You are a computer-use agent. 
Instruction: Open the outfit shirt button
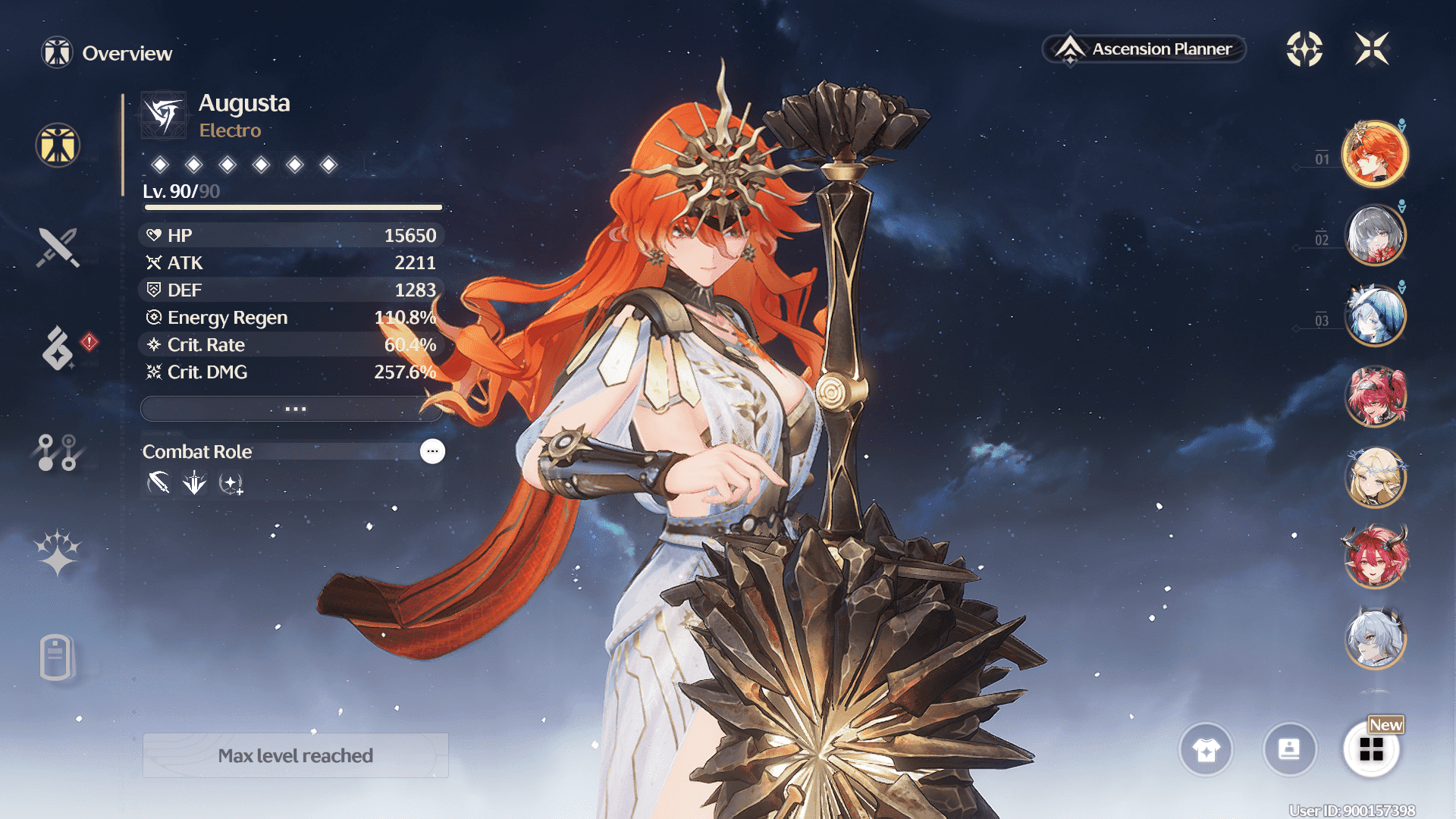[x=1206, y=750]
